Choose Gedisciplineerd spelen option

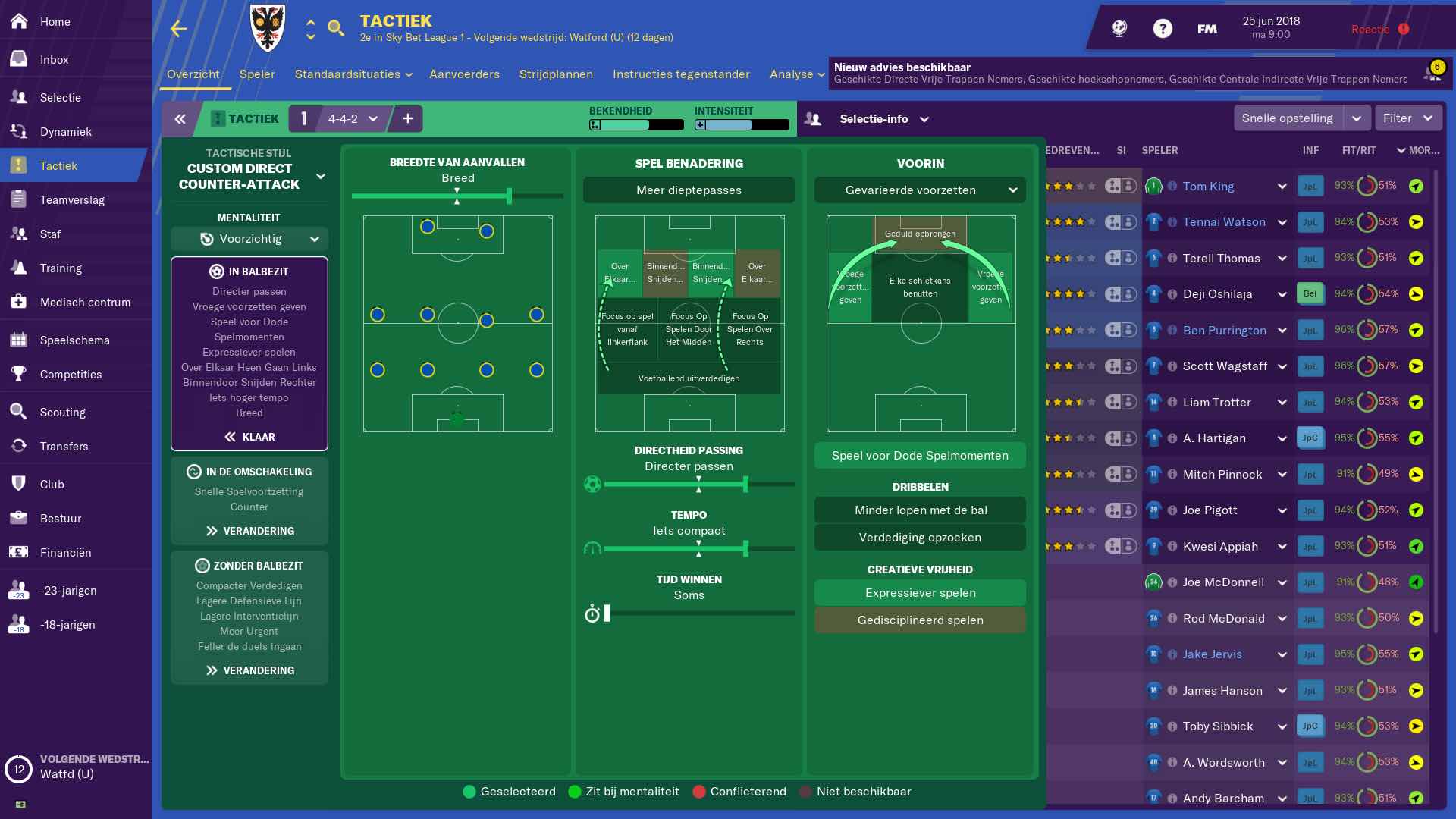[x=920, y=620]
